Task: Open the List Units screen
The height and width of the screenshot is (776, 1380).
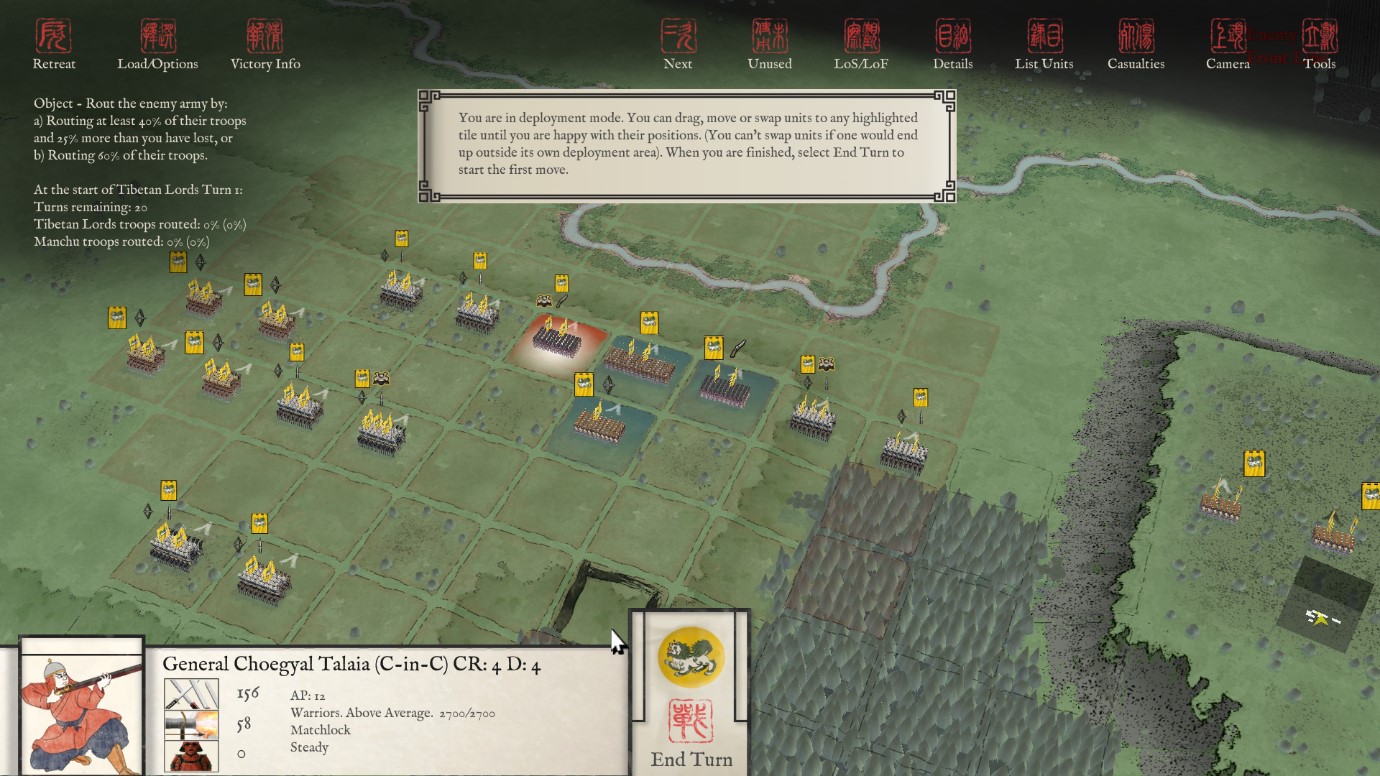Action: [1044, 45]
